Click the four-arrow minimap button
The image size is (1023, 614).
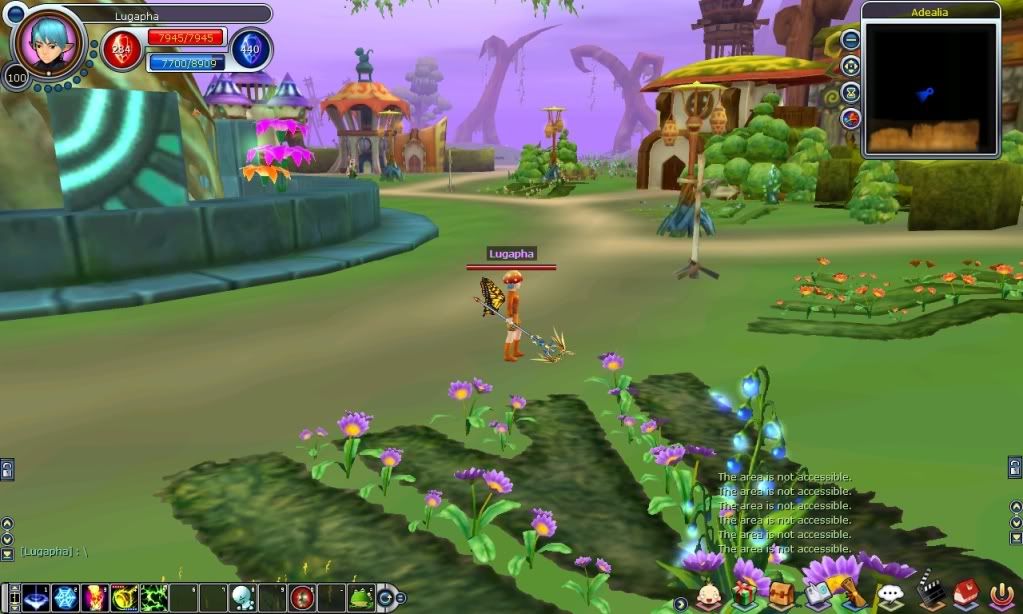[851, 67]
